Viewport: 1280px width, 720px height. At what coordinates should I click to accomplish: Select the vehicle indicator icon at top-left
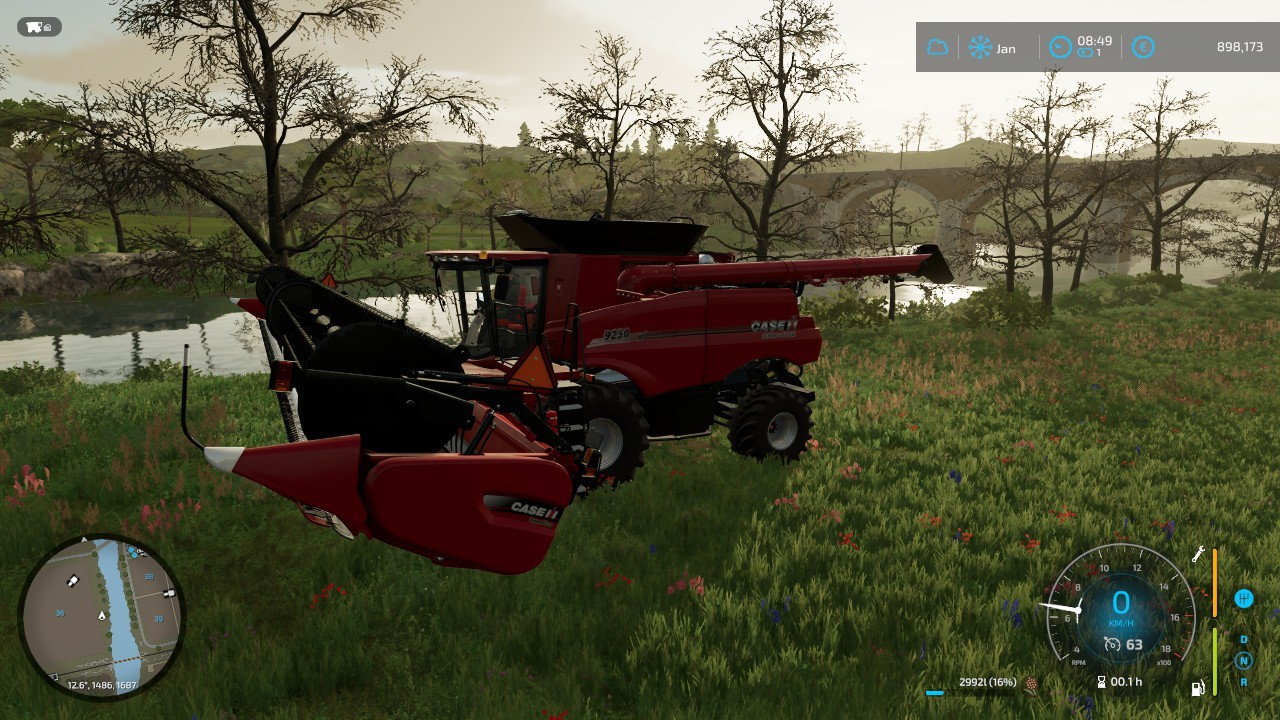(x=40, y=27)
